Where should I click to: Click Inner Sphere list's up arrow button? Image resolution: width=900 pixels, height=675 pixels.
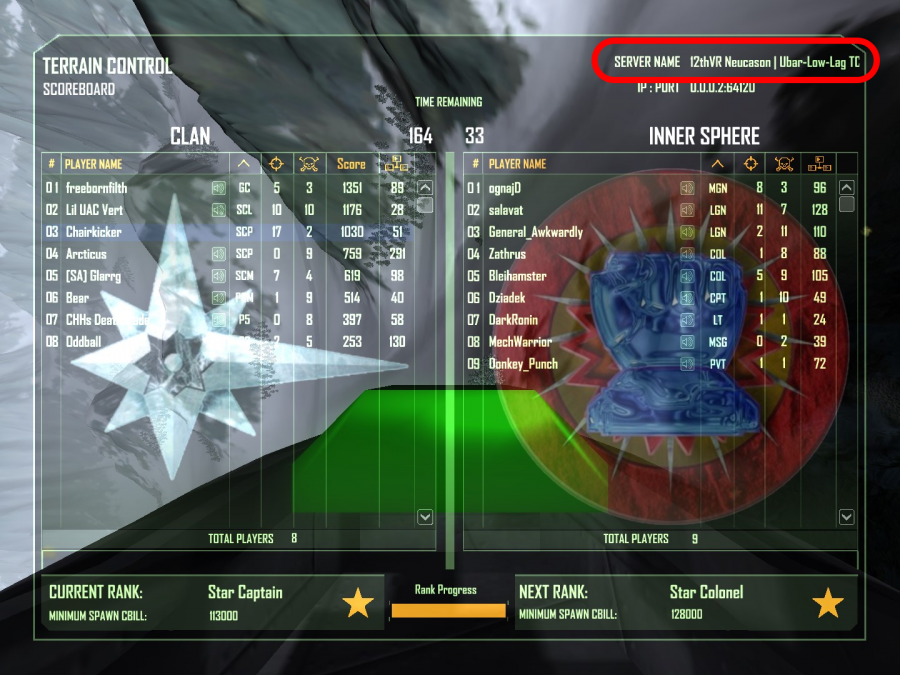(847, 187)
